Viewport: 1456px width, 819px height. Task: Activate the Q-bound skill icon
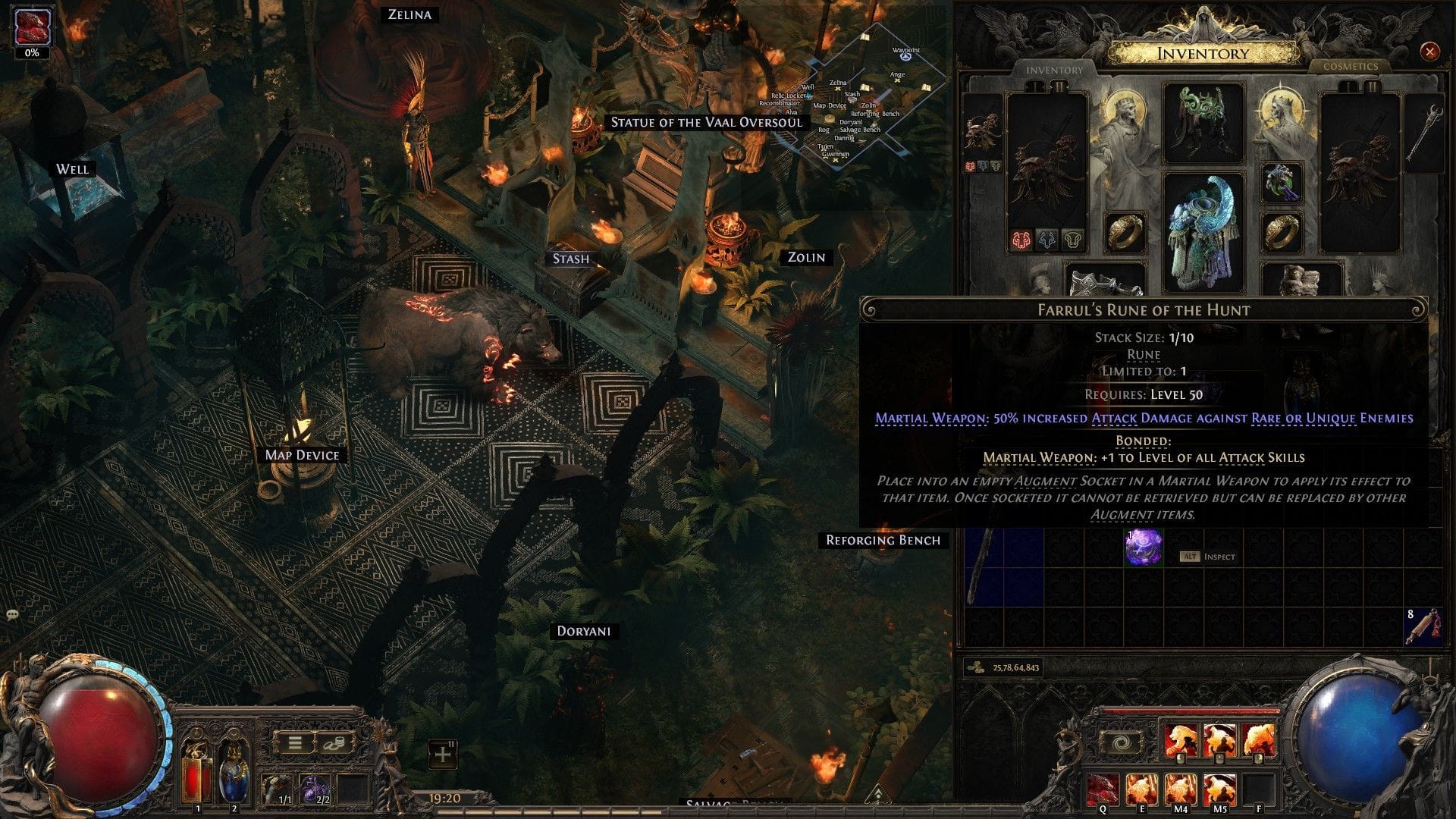click(1101, 788)
